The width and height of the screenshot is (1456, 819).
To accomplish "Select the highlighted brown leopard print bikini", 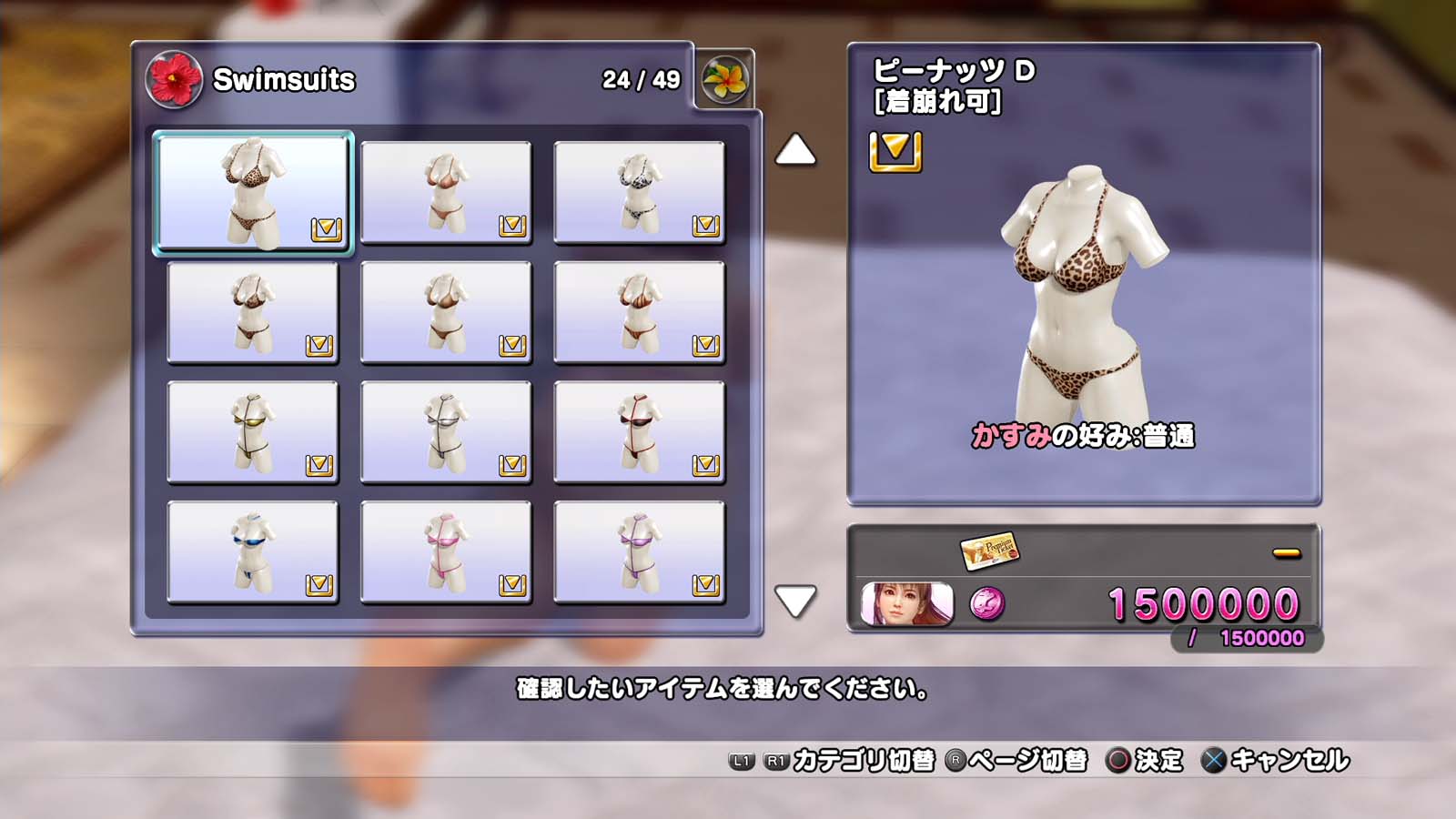I will [x=253, y=192].
